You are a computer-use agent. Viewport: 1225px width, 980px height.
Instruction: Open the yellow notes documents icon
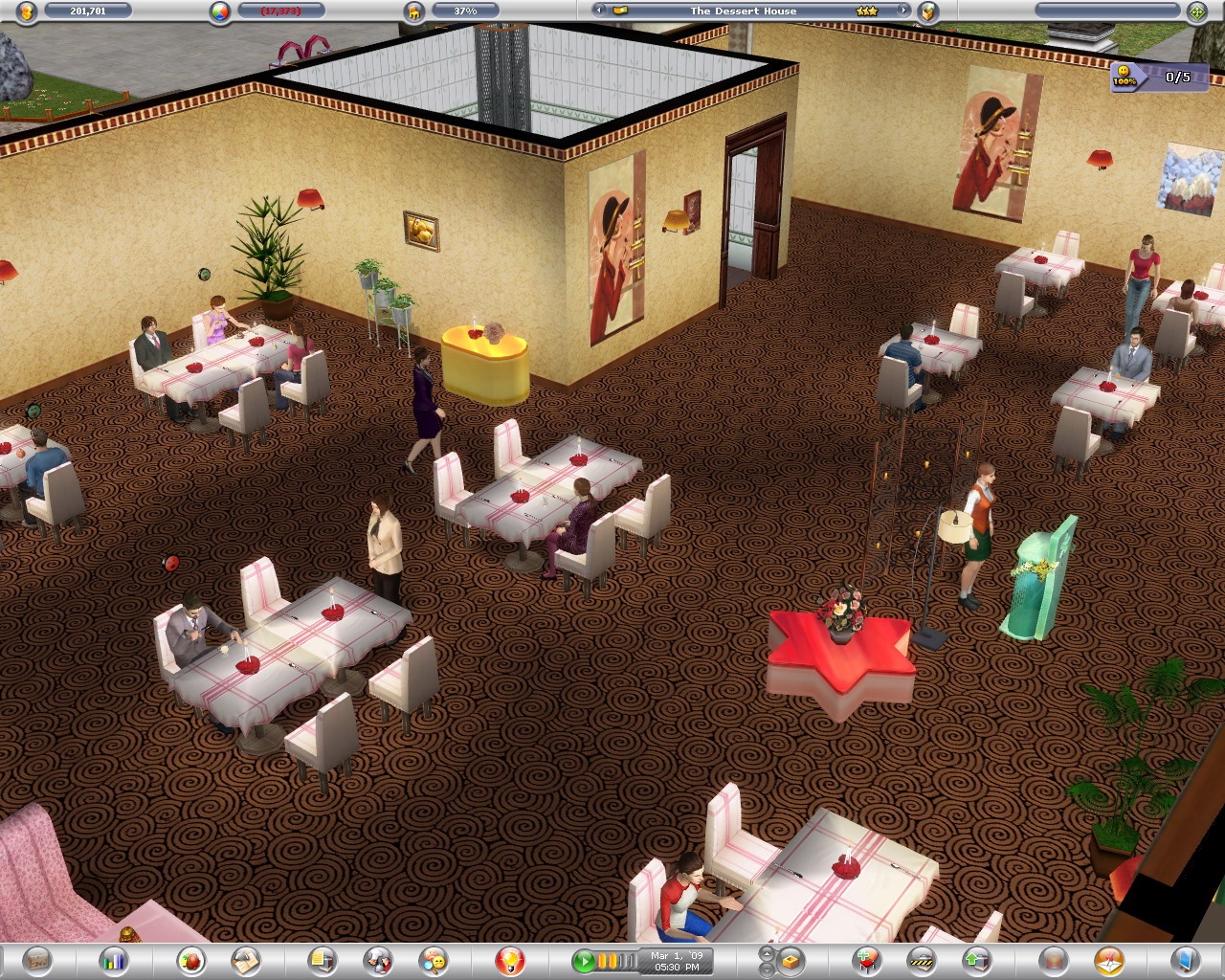coord(323,959)
